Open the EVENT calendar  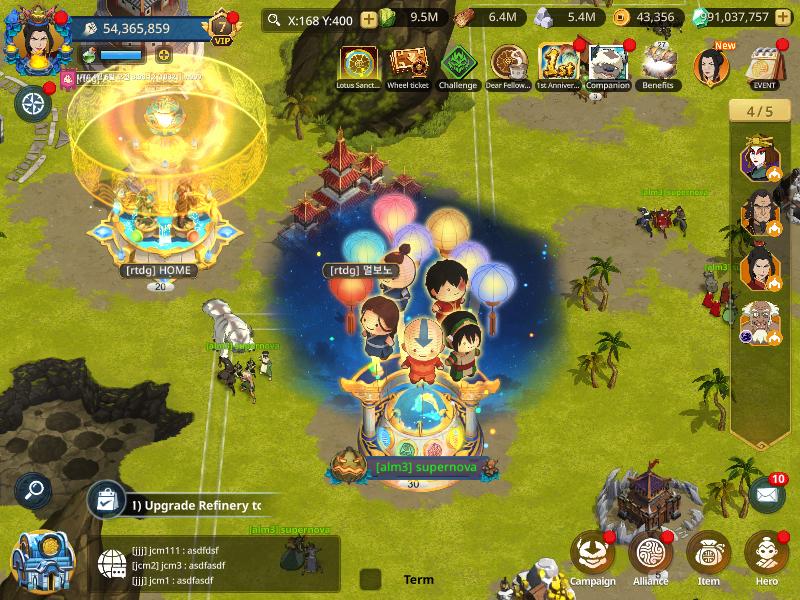[765, 66]
